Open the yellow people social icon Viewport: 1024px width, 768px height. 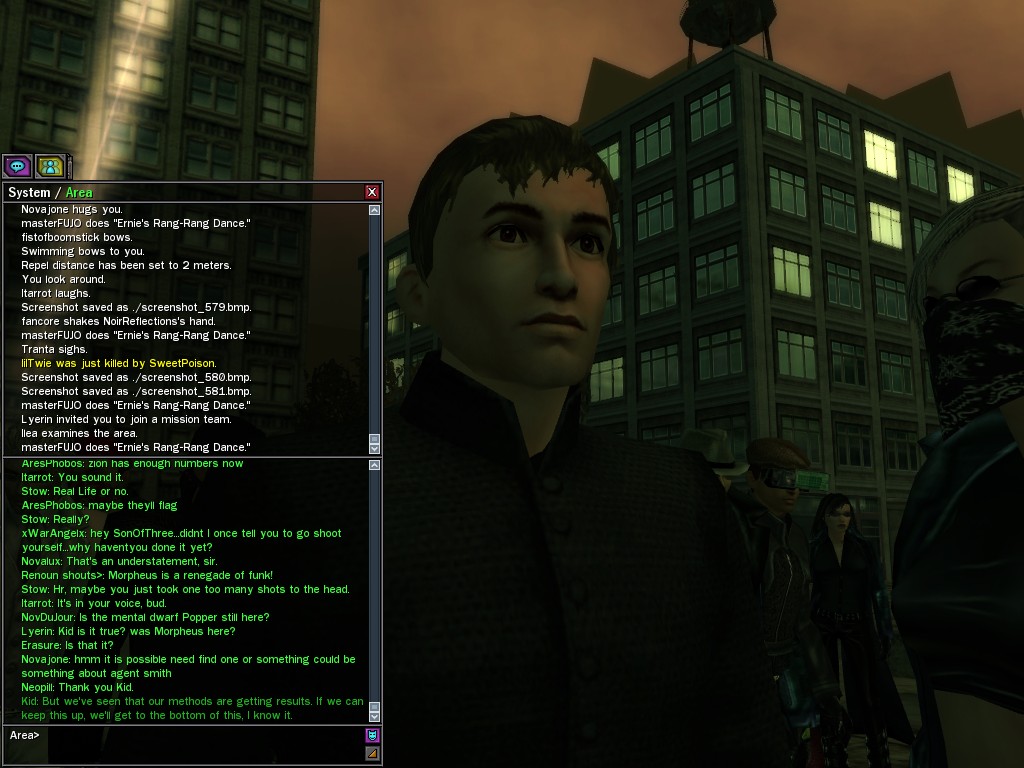coord(49,166)
